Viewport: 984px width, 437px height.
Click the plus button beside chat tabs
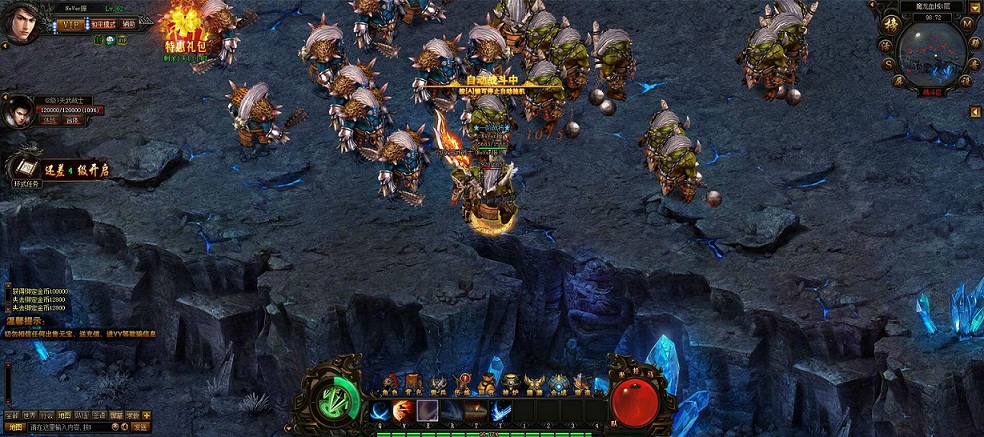147,414
